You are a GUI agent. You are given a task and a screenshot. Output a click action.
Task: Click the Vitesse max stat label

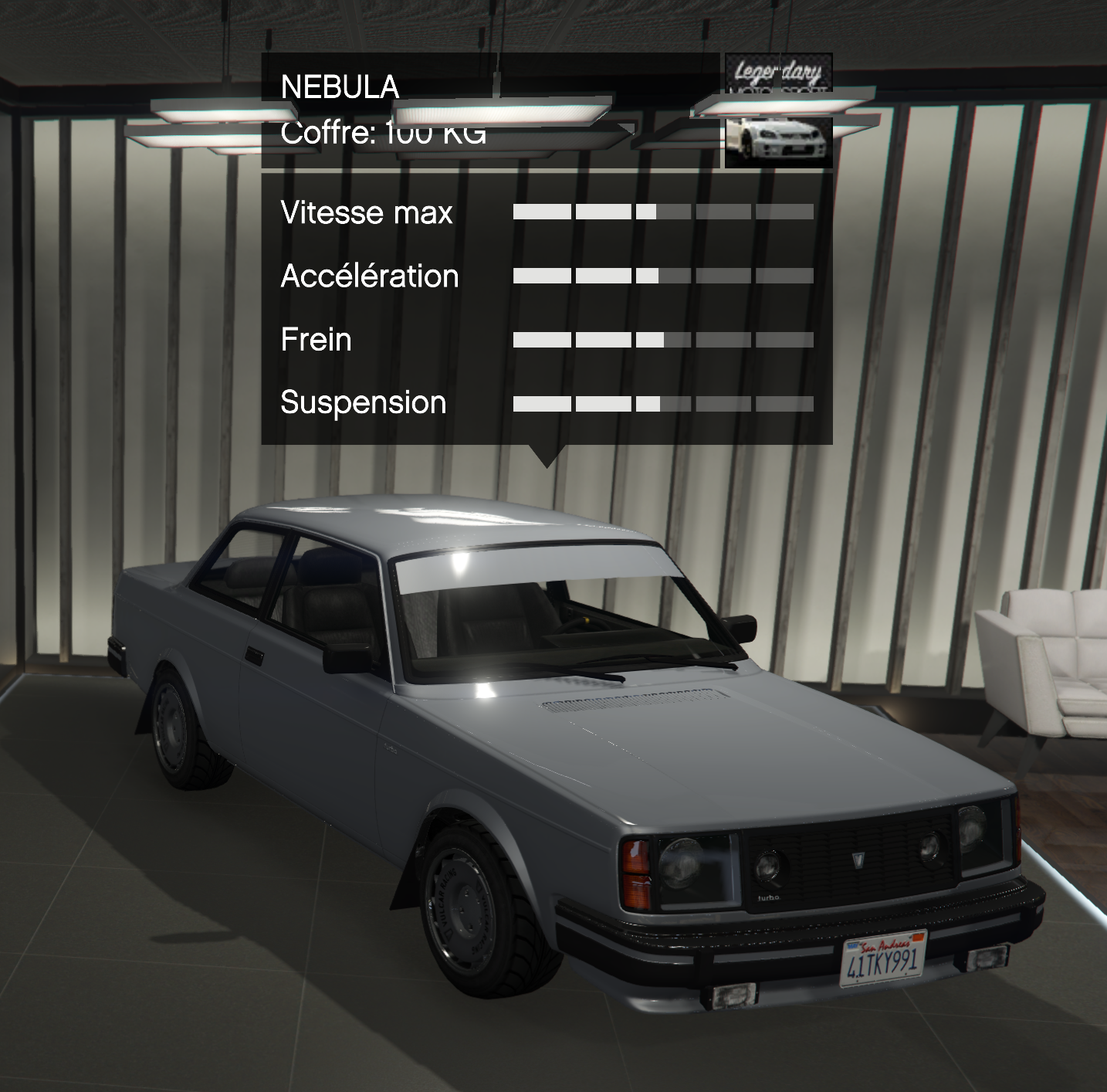pos(367,214)
